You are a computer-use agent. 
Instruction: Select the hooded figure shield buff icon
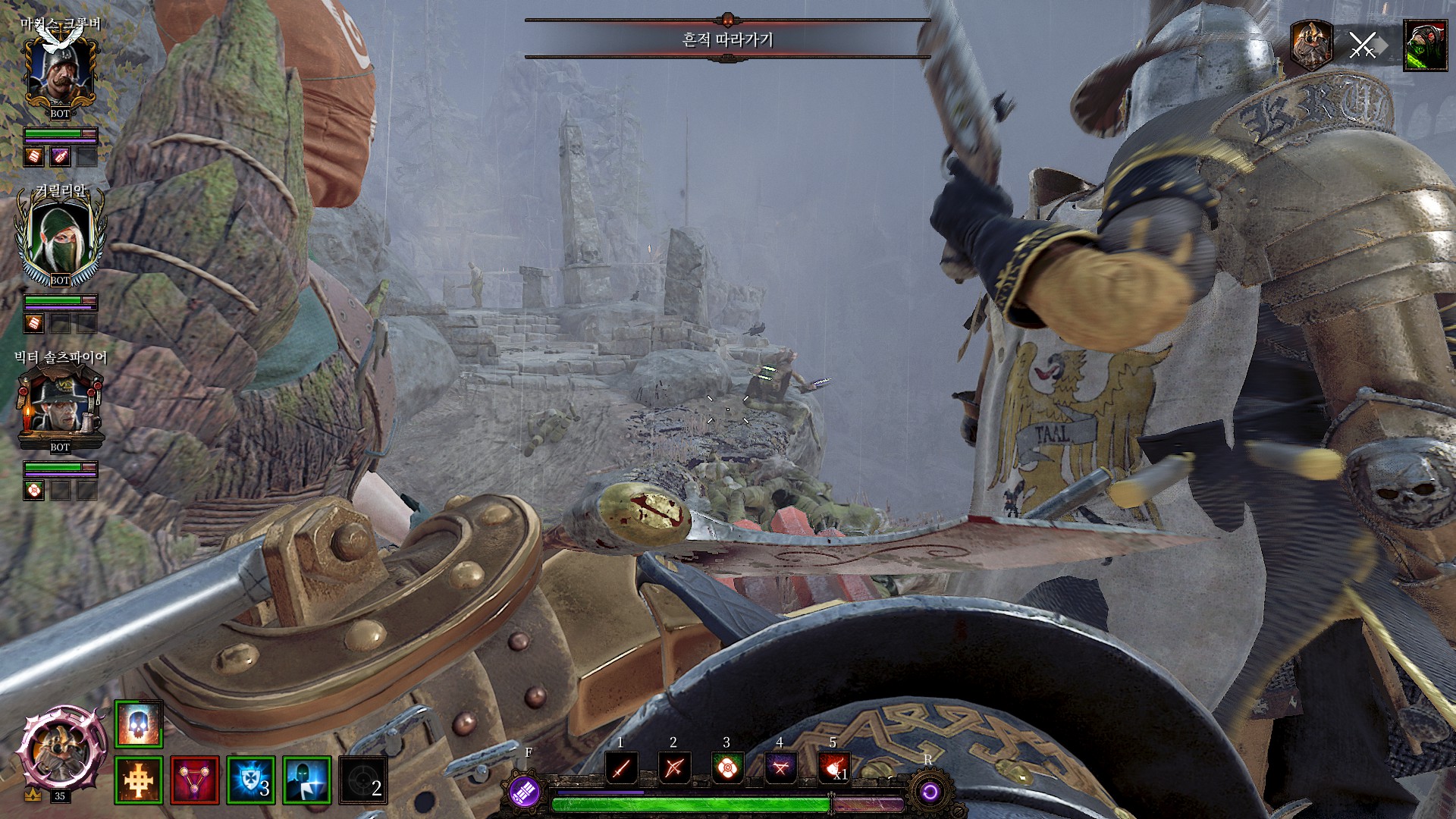(306, 780)
